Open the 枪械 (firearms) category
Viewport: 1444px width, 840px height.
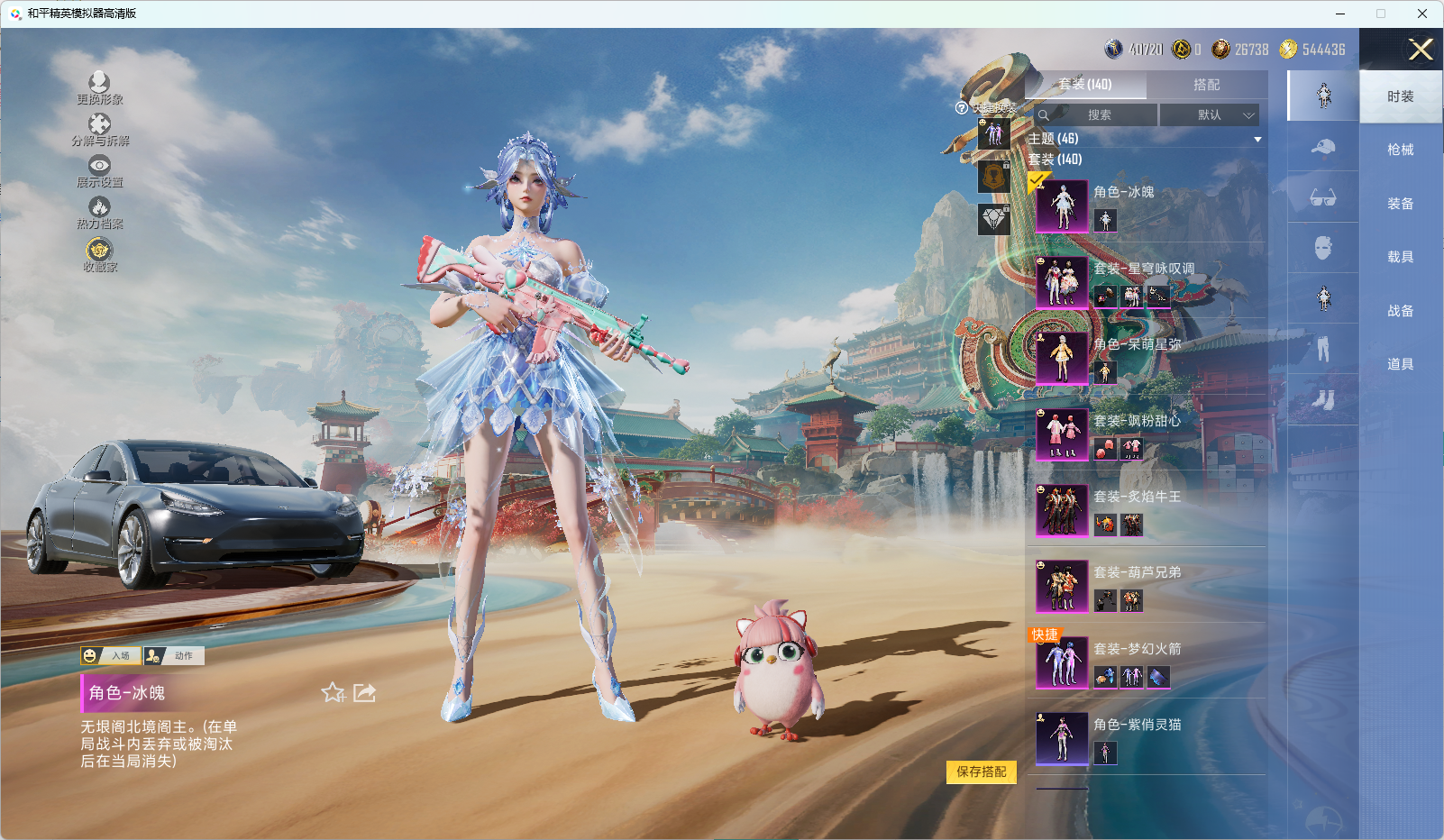click(1400, 150)
